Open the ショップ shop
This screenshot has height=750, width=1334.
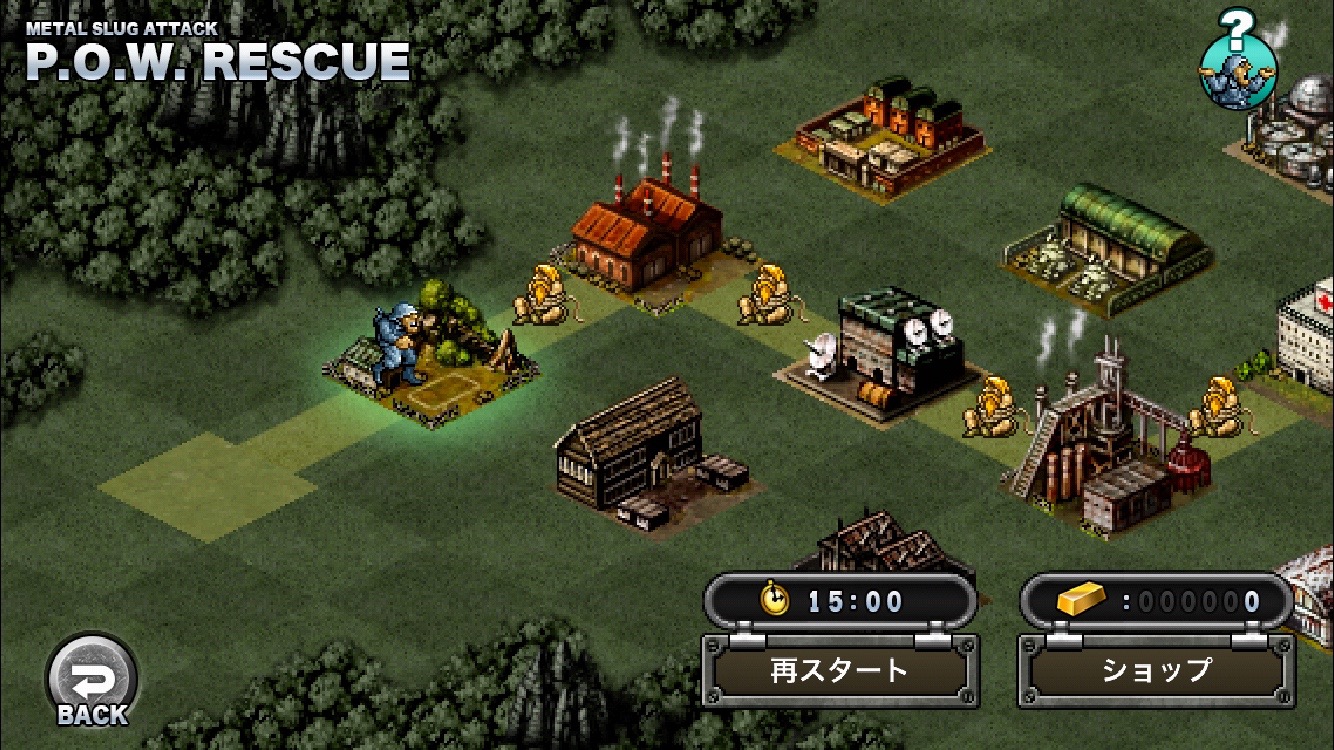(x=1156, y=670)
